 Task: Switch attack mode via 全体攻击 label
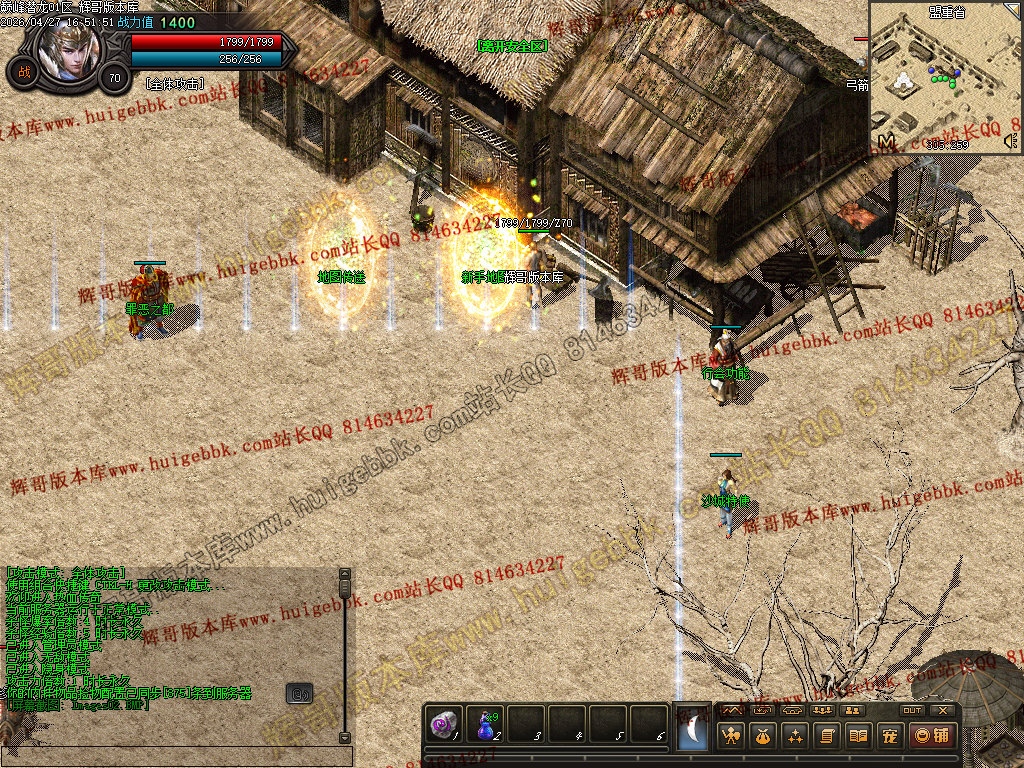point(174,84)
